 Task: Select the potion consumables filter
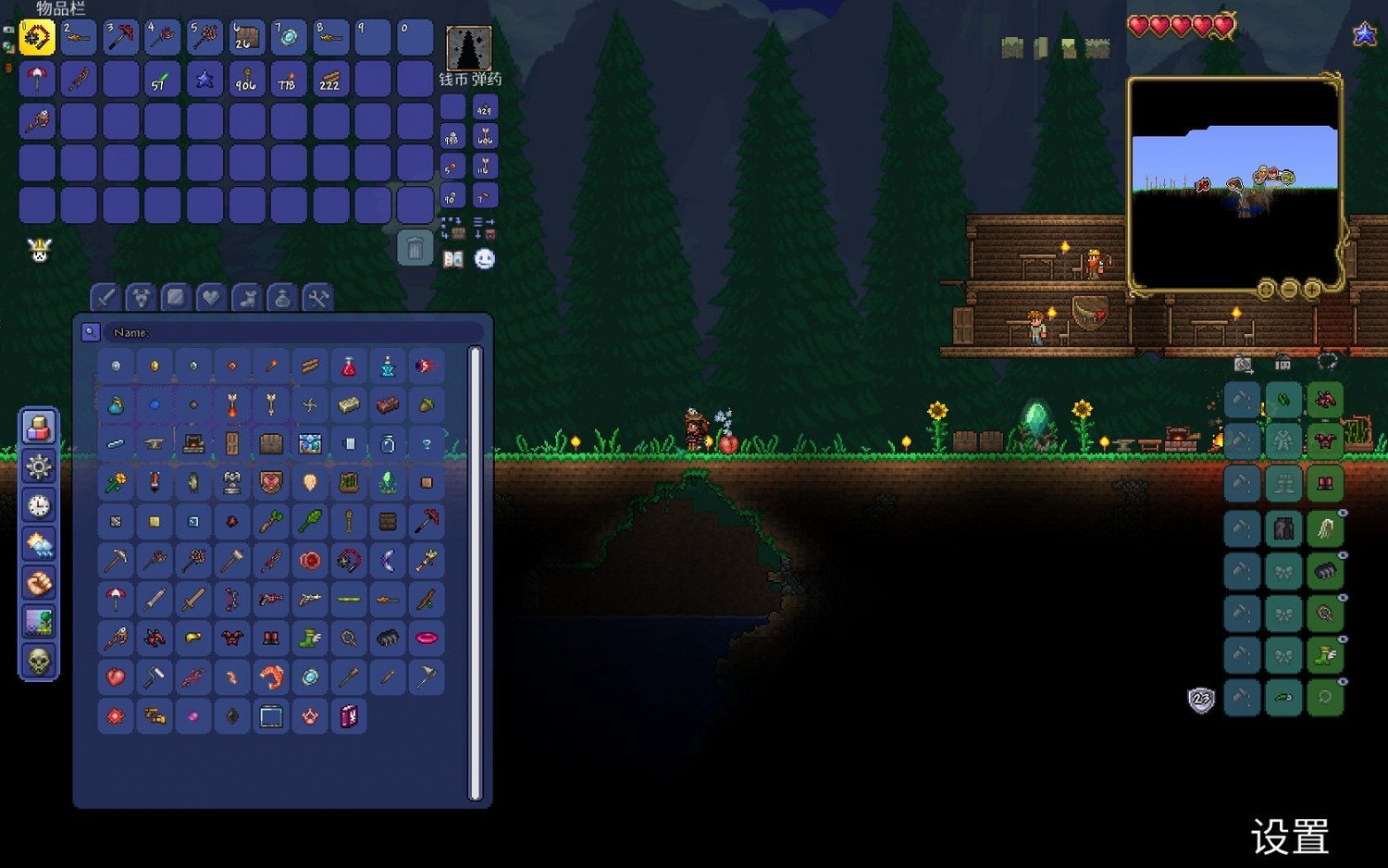[282, 297]
